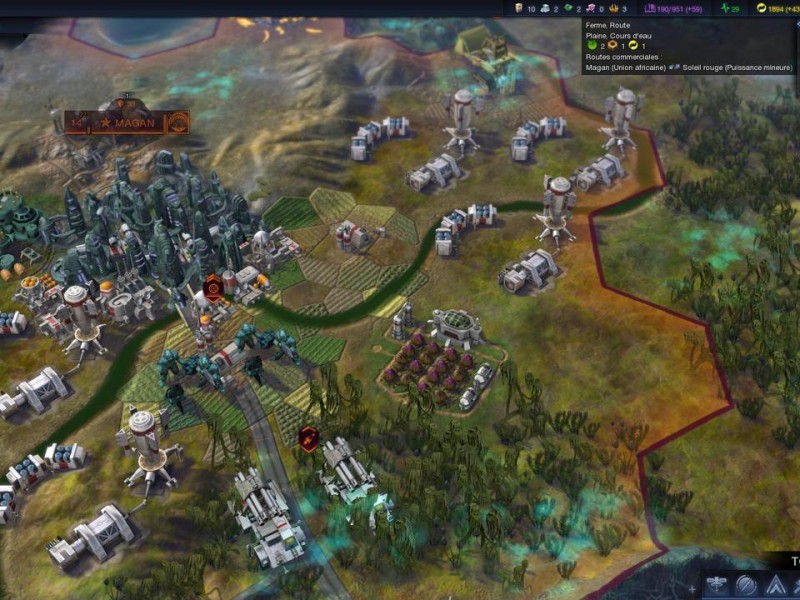Screen dimensions: 800x600
Task: Click Magan's circular production icon on banner
Action: pos(178,124)
